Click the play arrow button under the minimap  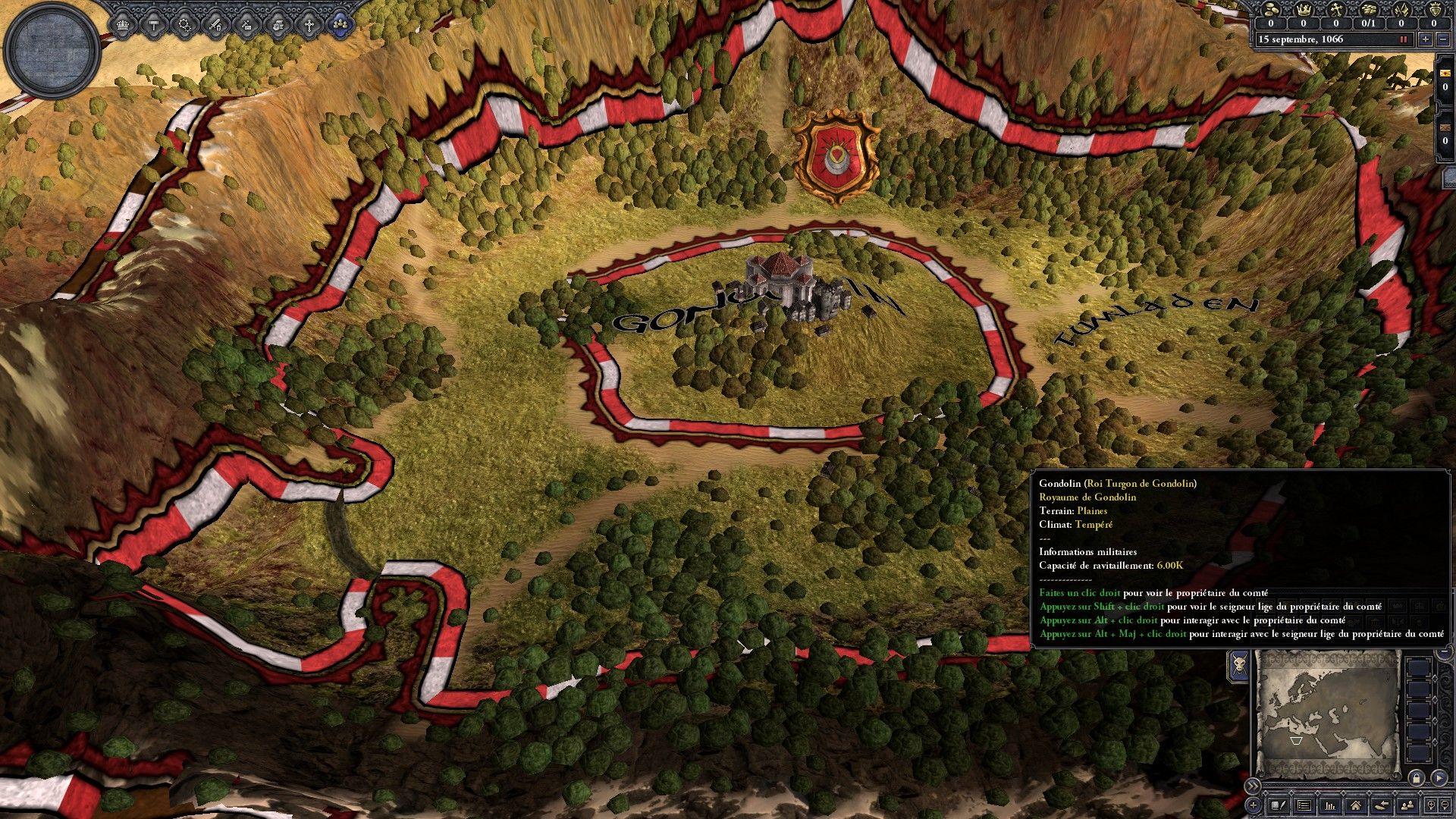pos(1439,778)
